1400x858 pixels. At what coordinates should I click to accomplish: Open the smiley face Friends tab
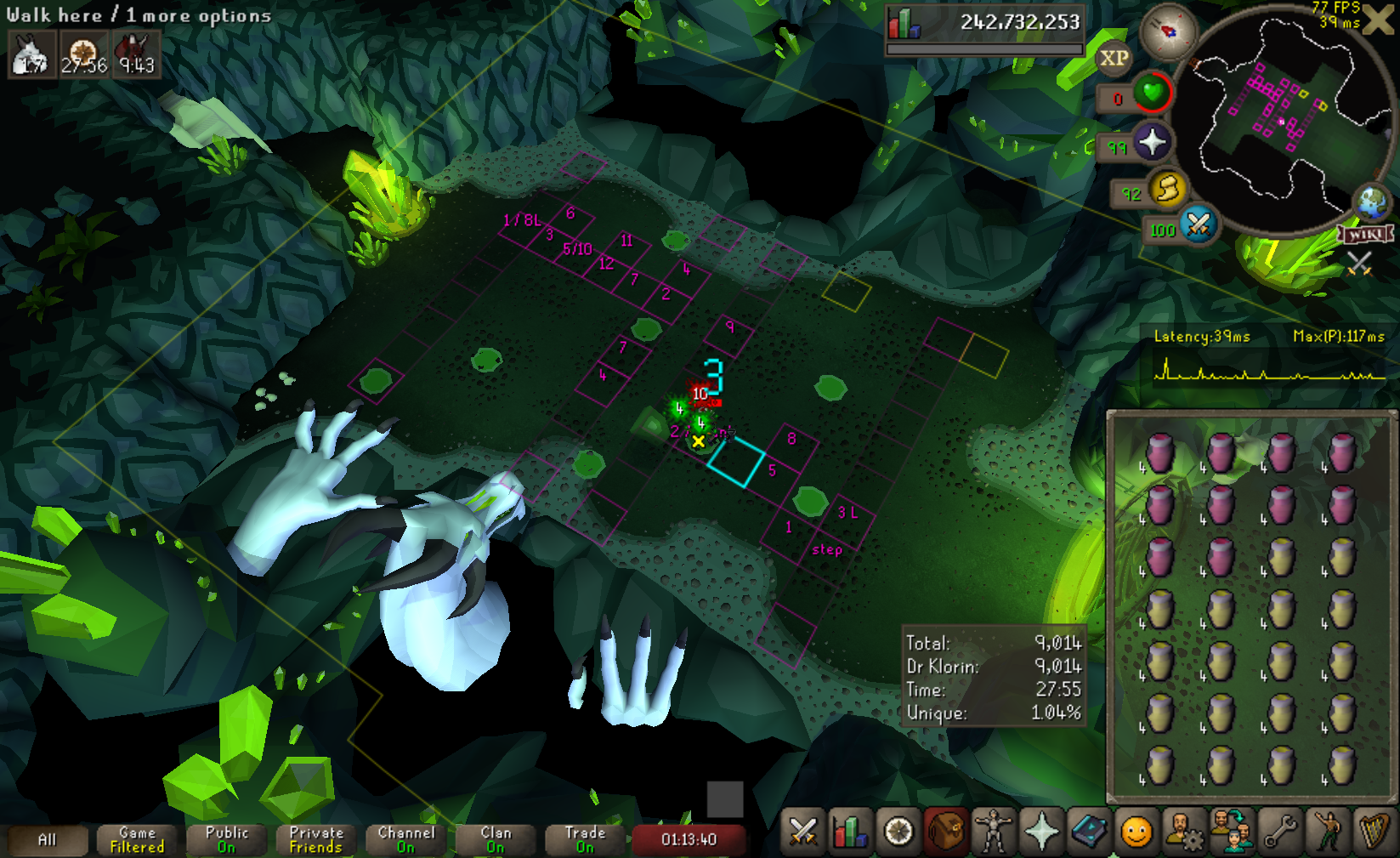point(1136,831)
